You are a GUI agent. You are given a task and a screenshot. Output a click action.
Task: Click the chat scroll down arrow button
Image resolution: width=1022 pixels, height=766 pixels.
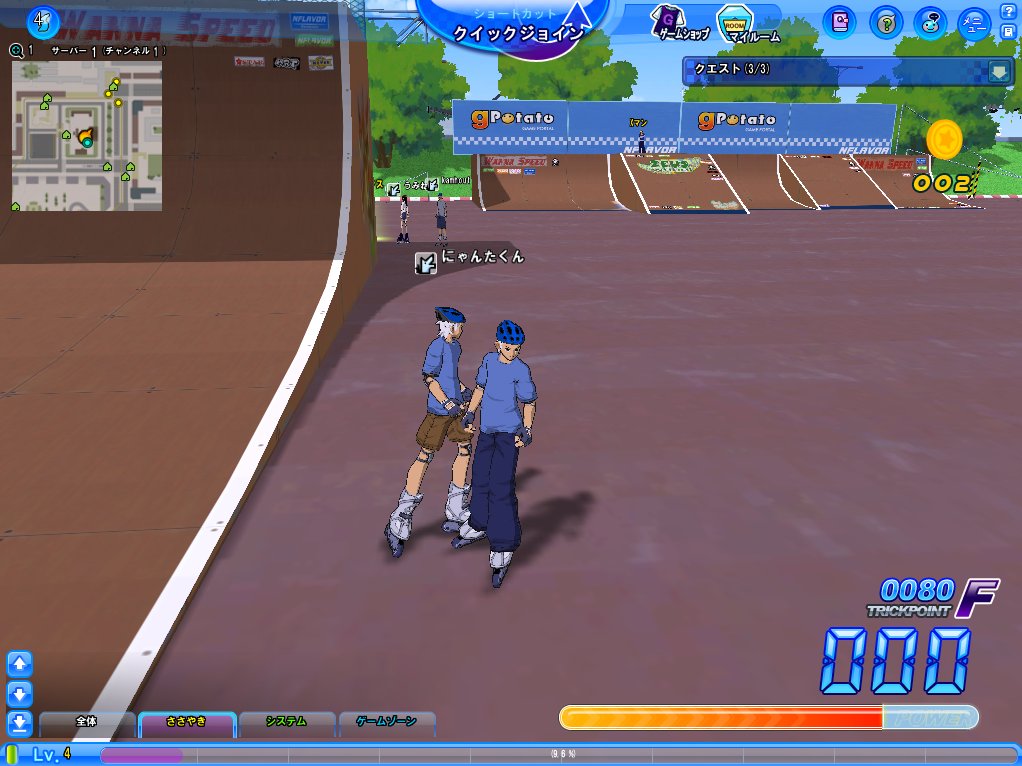[x=20, y=693]
